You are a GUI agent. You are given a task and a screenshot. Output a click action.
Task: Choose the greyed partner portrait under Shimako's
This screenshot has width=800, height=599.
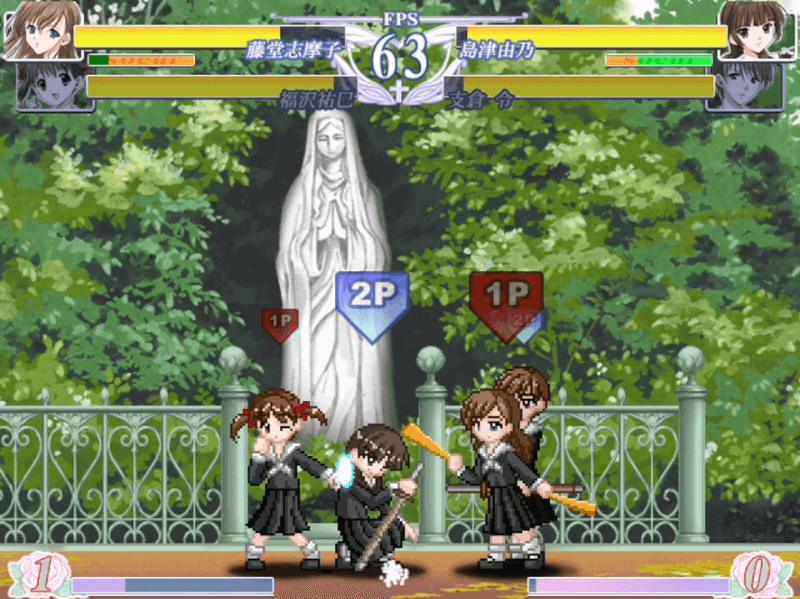pos(48,86)
